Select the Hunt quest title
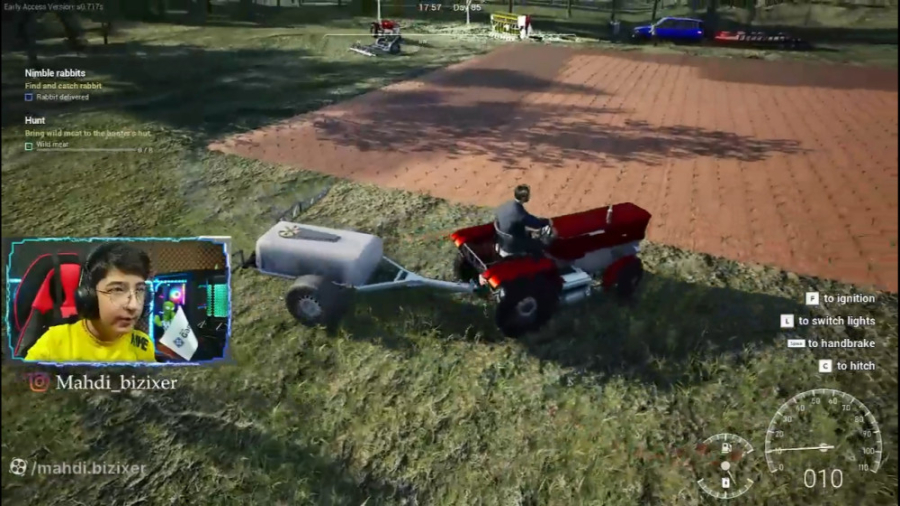Image resolution: width=900 pixels, height=506 pixels. coord(35,120)
